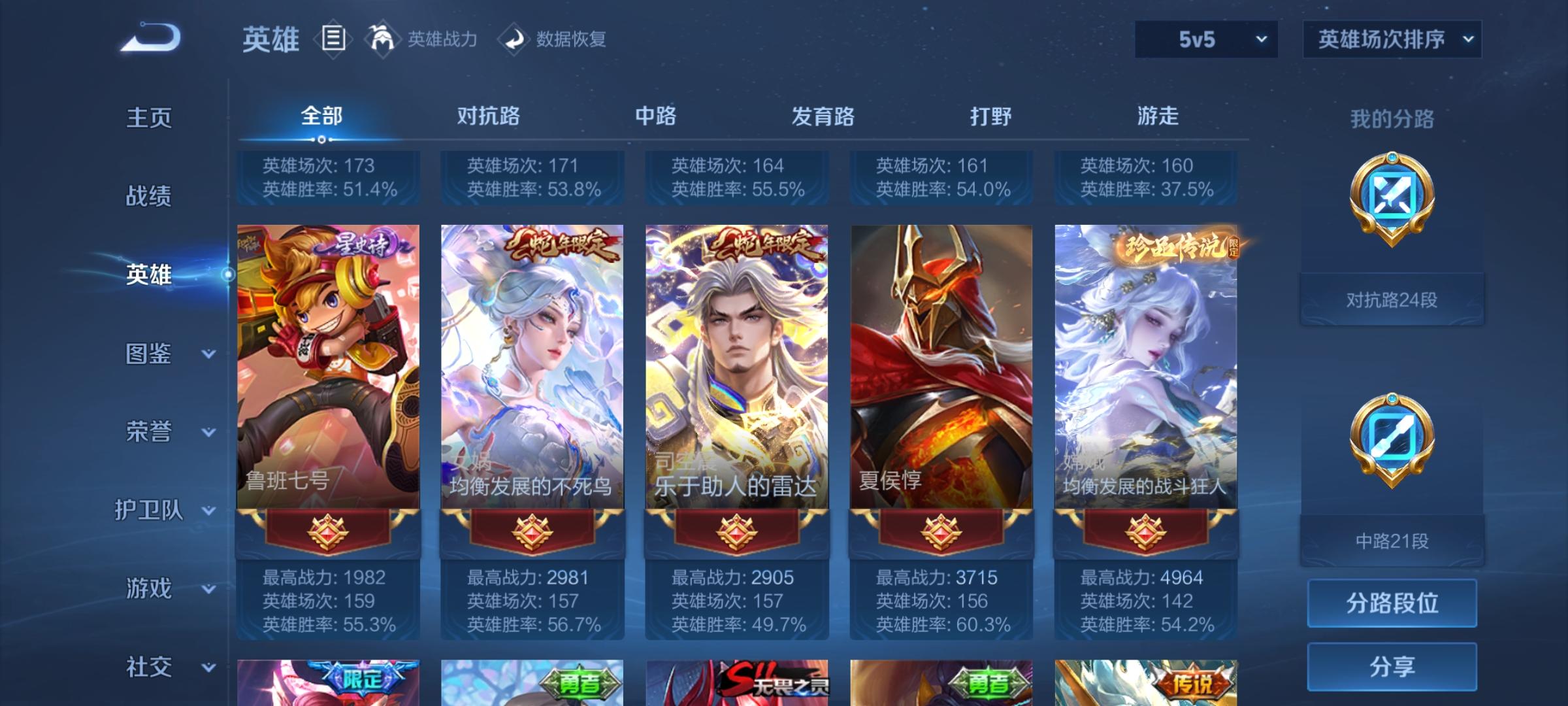1568x706 pixels.
Task: Click the 数据恢复 data recovery icon
Action: [514, 39]
